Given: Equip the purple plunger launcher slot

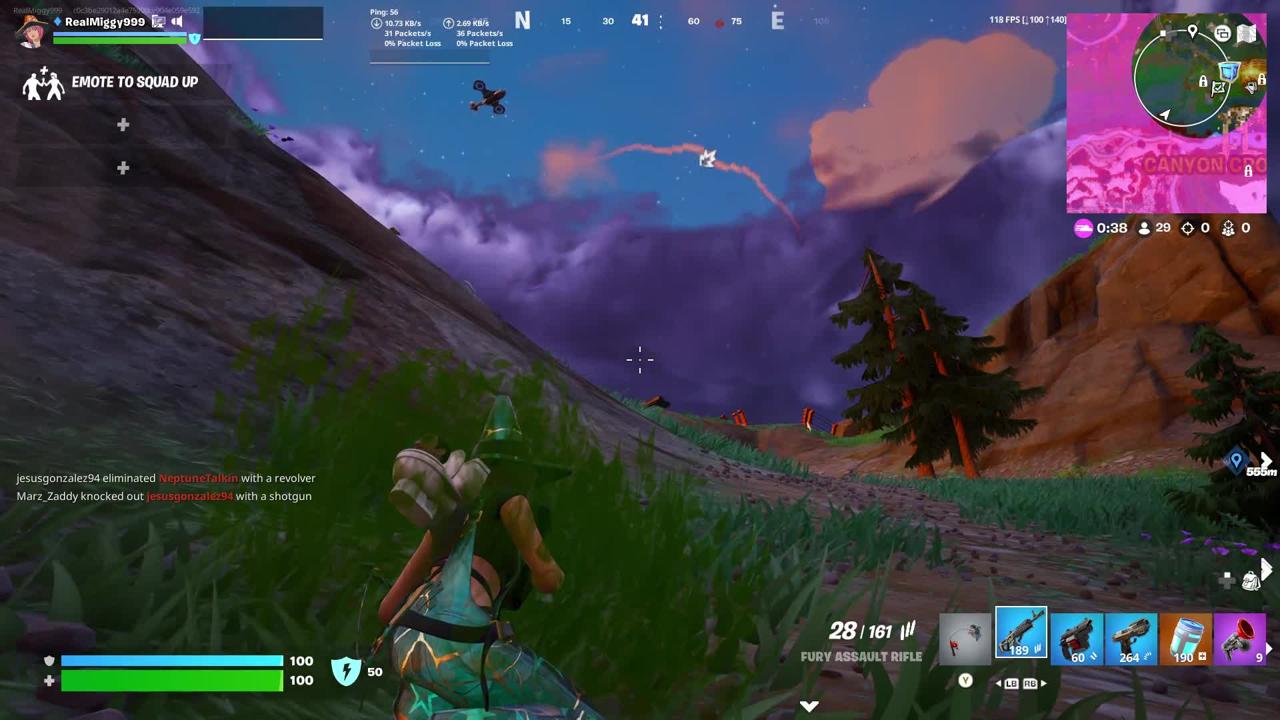Looking at the screenshot, I should 1240,638.
